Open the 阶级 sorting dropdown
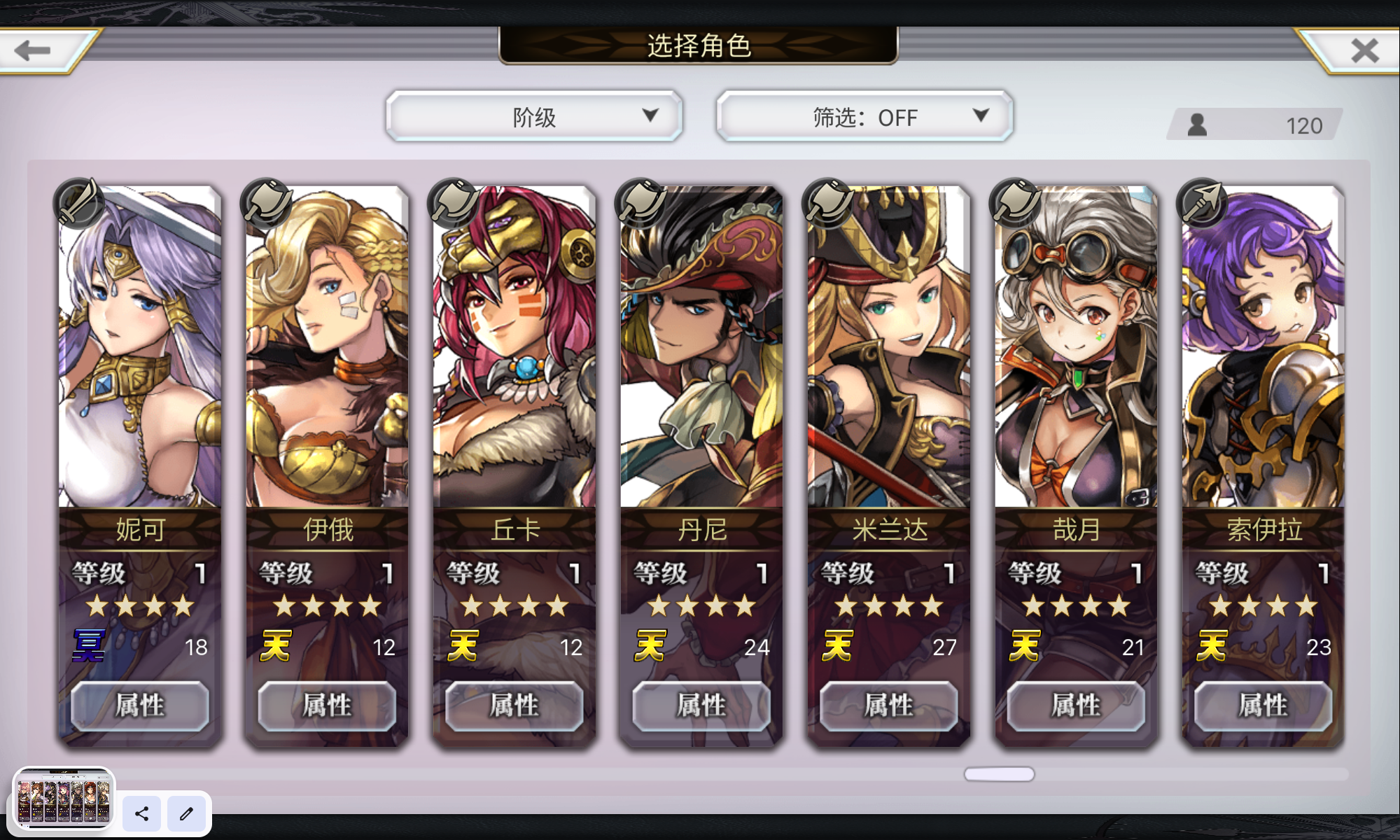Image resolution: width=1400 pixels, height=840 pixels. (x=534, y=116)
